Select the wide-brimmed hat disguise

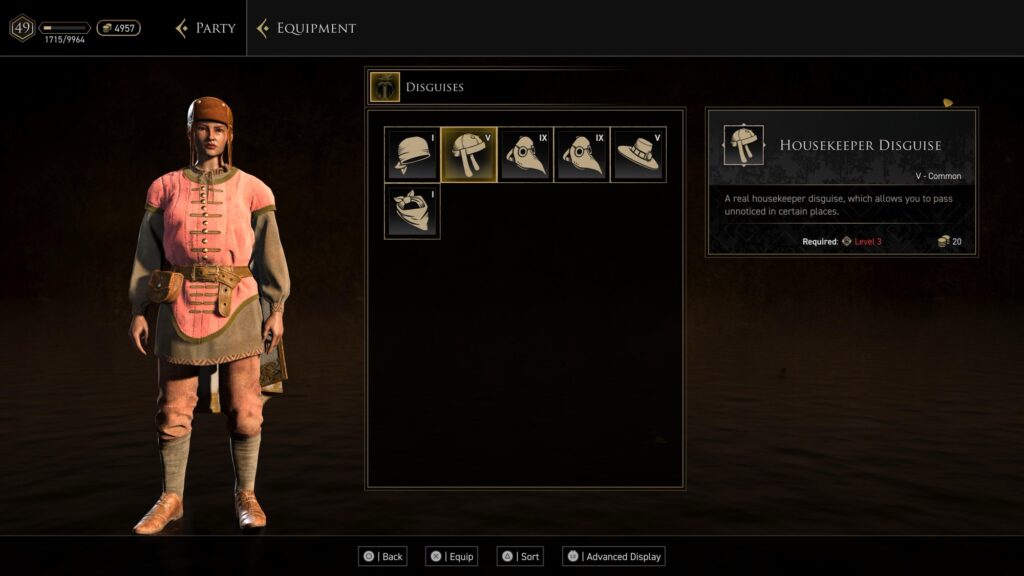(x=638, y=154)
